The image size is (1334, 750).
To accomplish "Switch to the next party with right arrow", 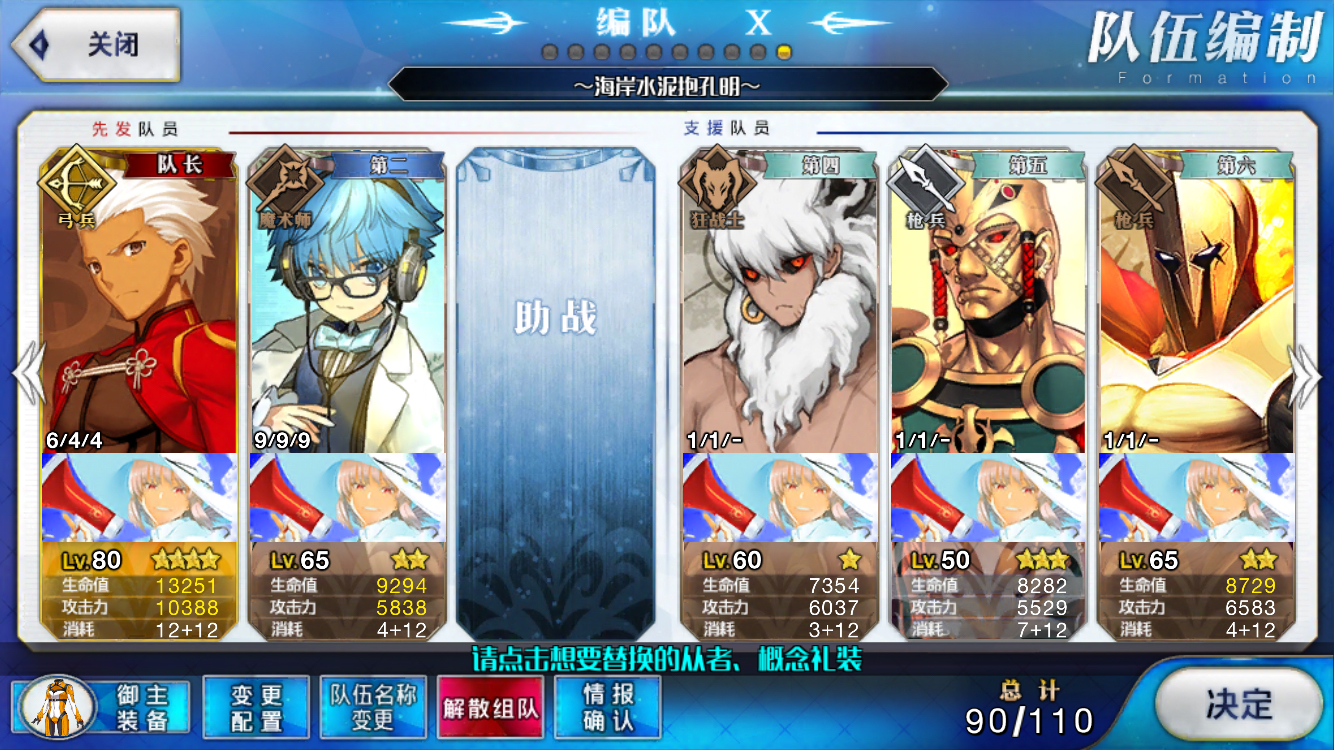I will (1305, 374).
